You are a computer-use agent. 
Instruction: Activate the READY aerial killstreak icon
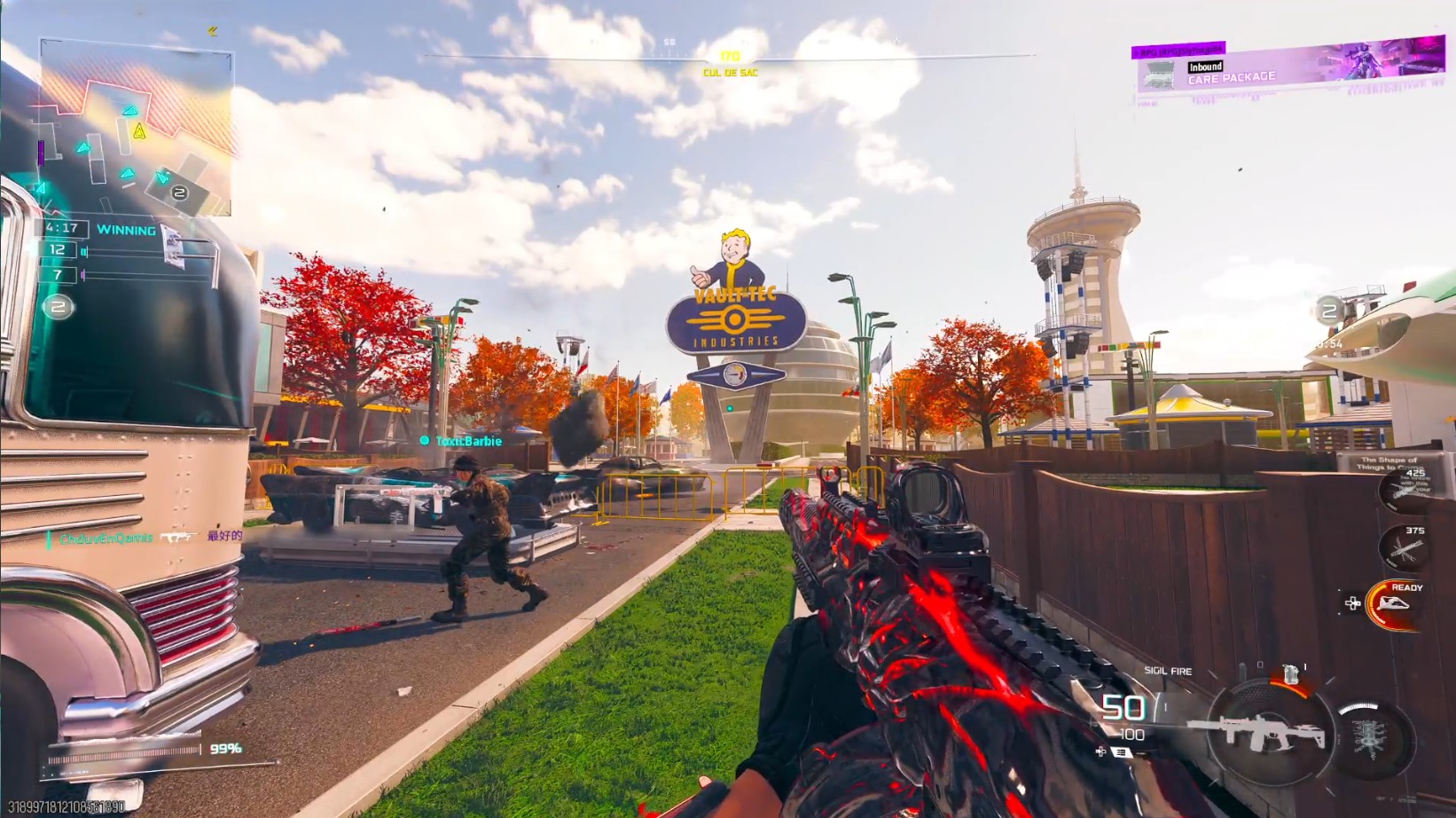tap(1393, 604)
